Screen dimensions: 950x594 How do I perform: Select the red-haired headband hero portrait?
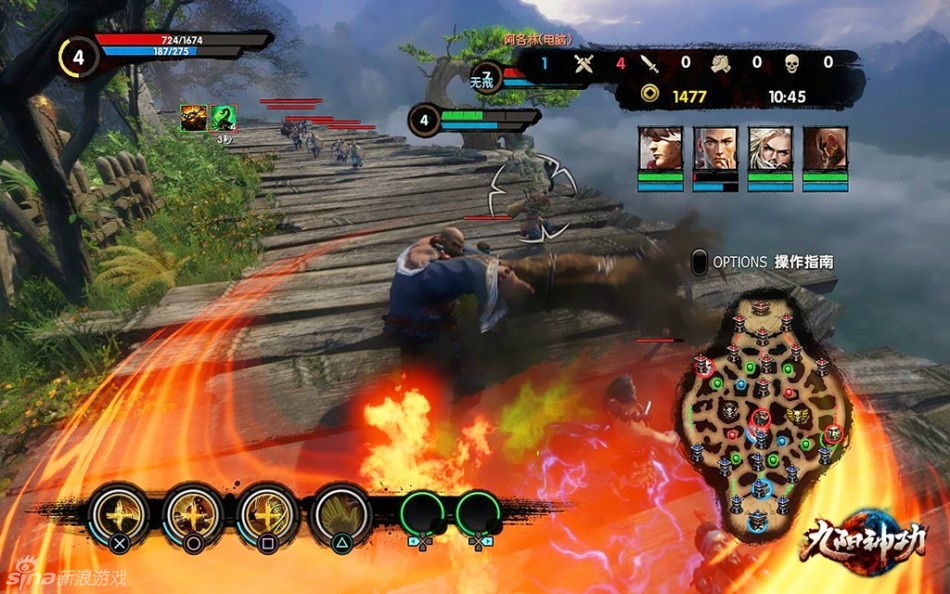pyautogui.click(x=660, y=148)
